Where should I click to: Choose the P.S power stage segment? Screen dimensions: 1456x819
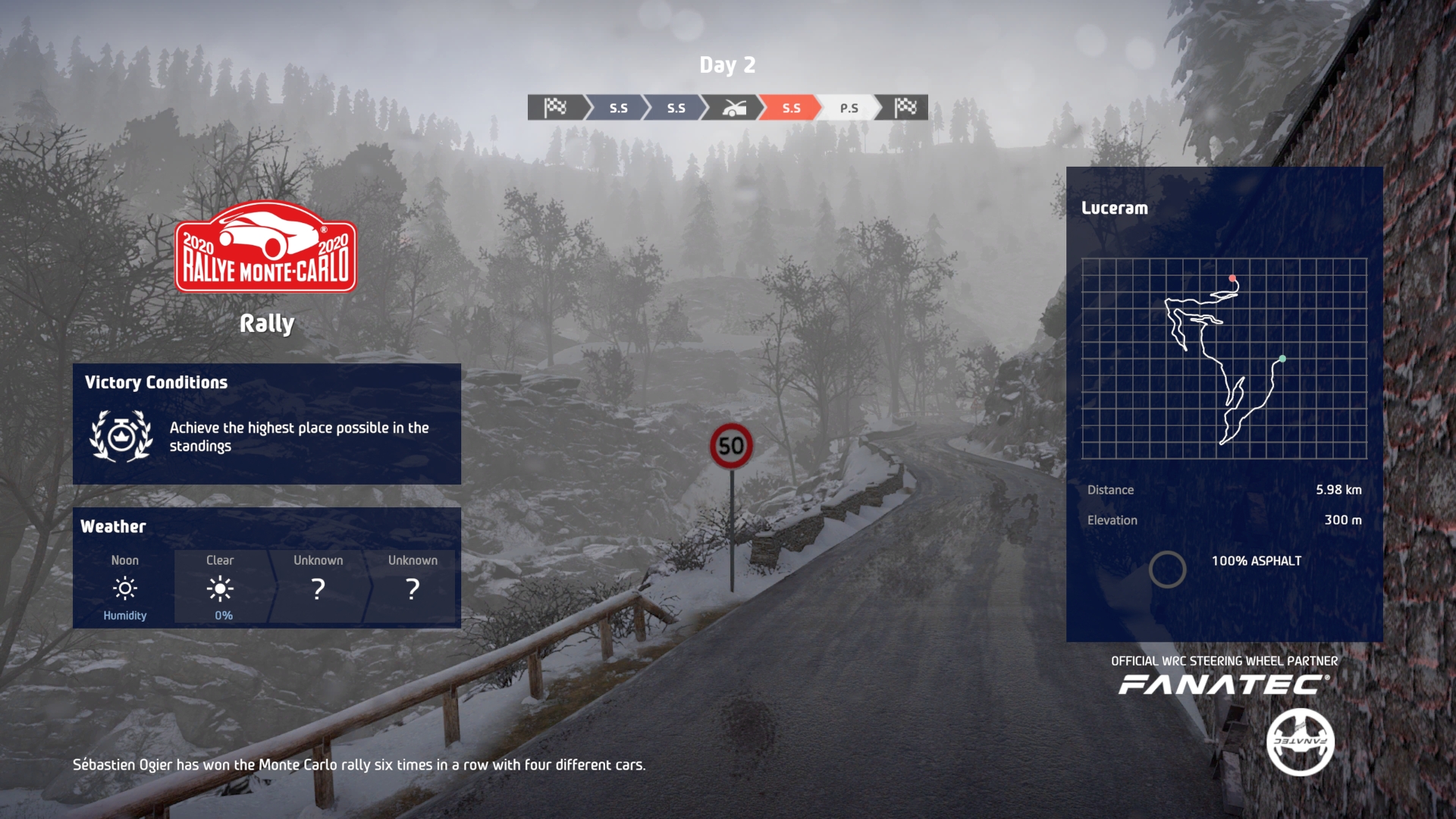pyautogui.click(x=849, y=108)
